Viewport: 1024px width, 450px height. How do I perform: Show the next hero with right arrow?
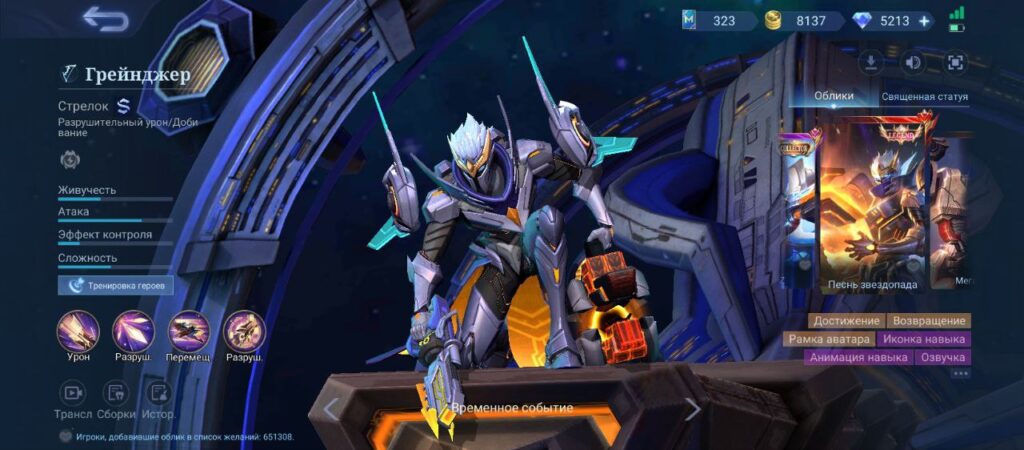click(692, 409)
